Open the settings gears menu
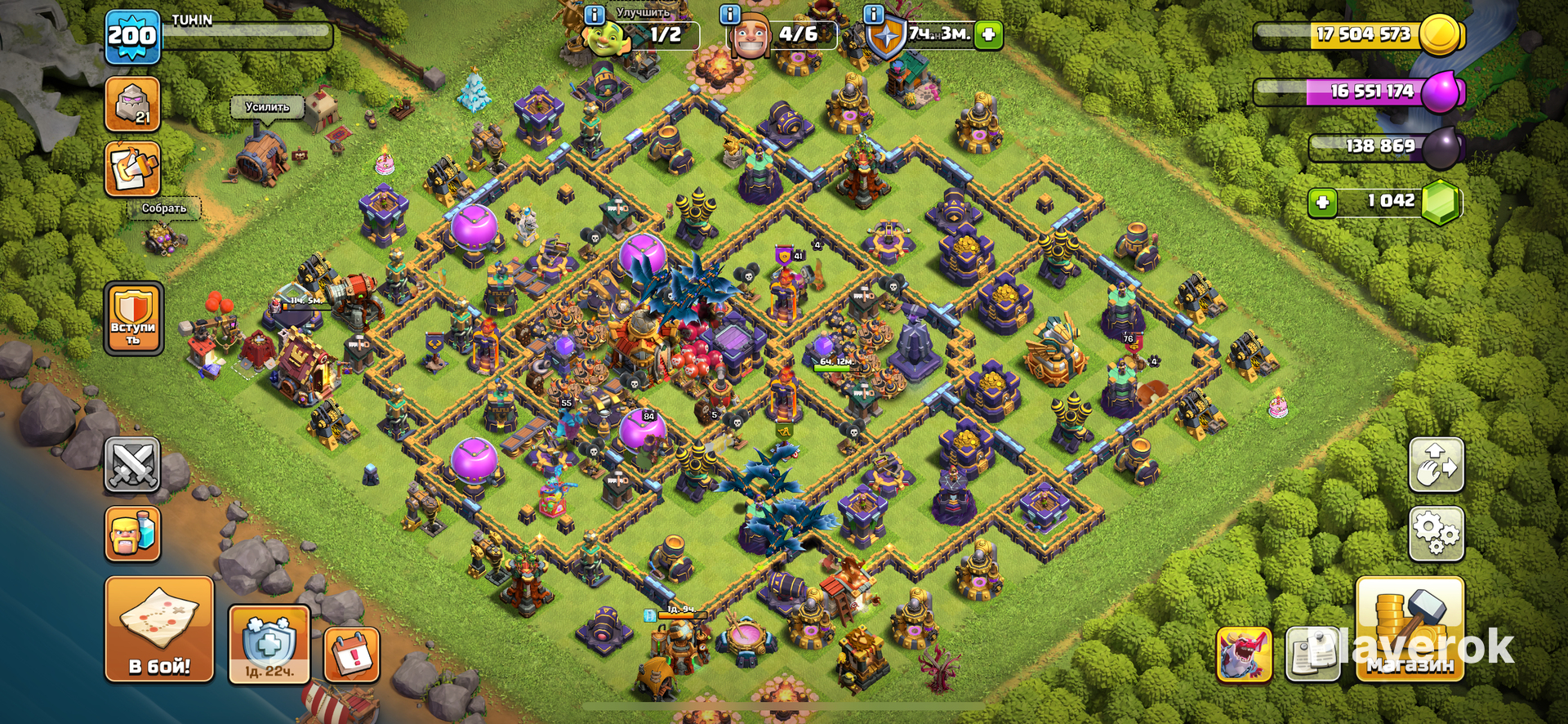 (1436, 534)
